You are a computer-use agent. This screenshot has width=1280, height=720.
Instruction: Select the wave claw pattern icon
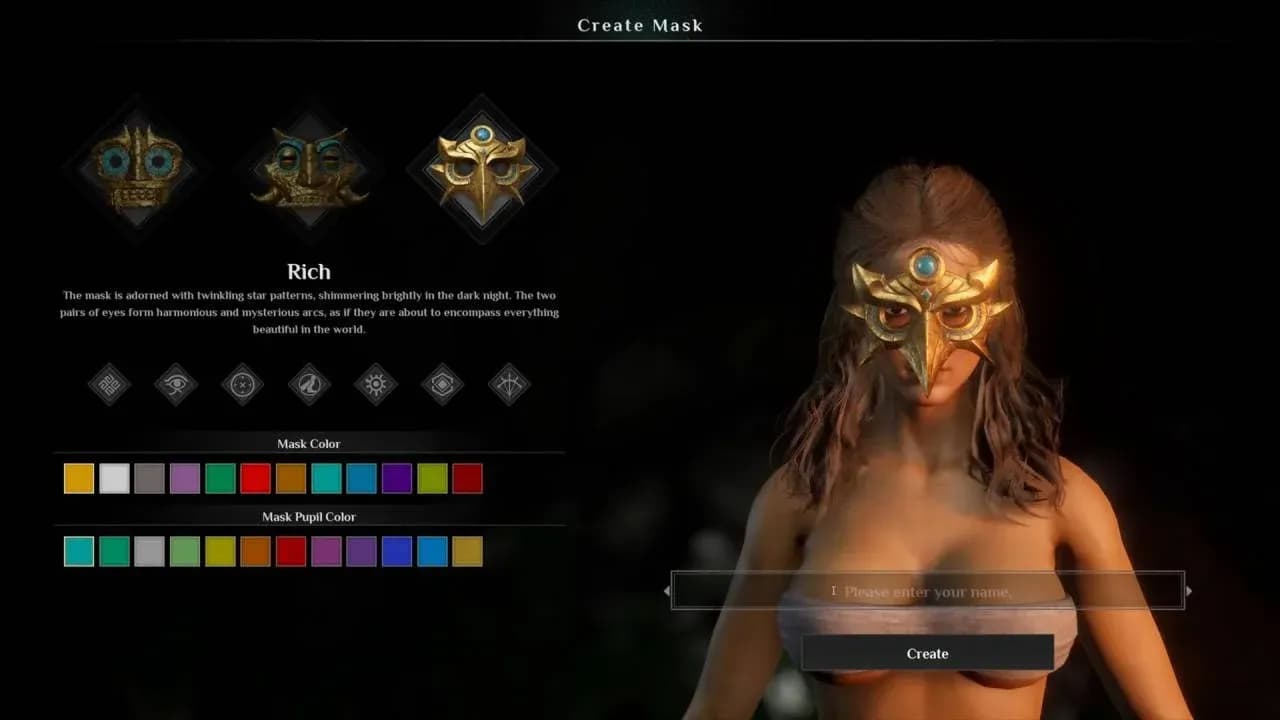pyautogui.click(x=309, y=385)
